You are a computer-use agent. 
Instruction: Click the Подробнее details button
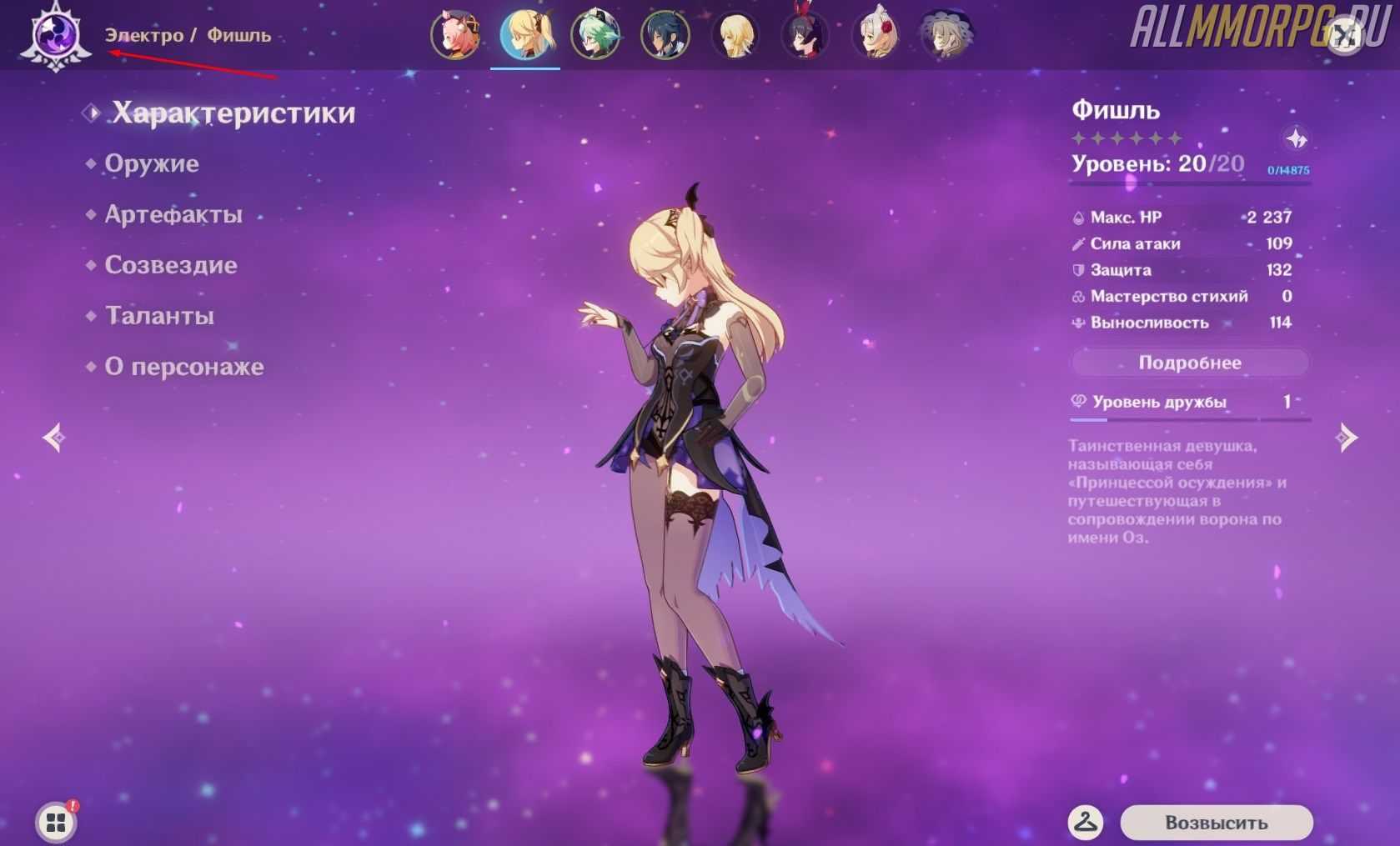[x=1190, y=363]
